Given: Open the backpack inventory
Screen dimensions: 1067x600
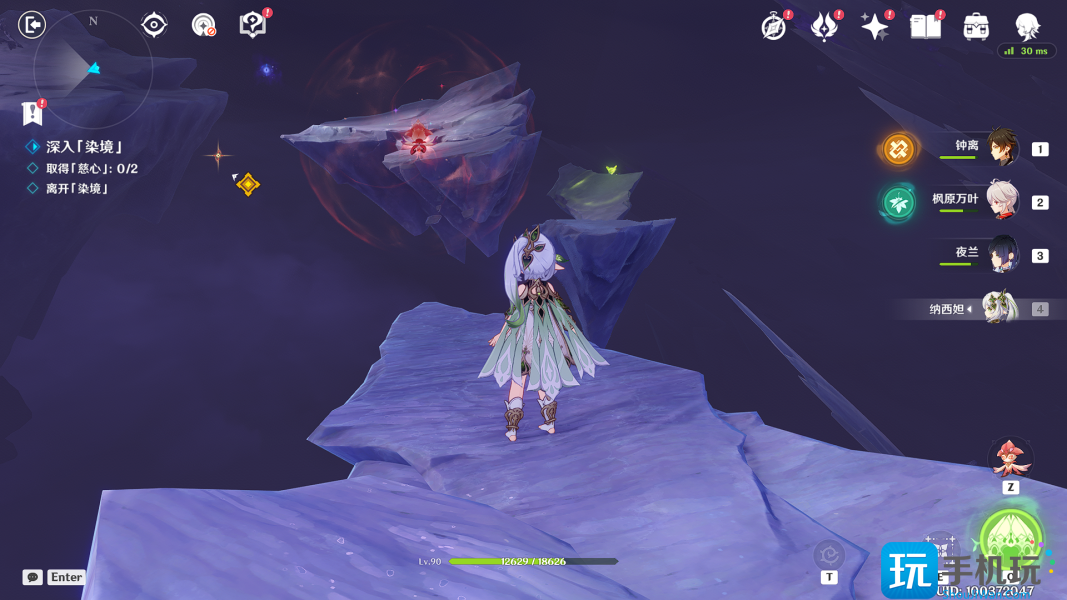Looking at the screenshot, I should pos(976,27).
